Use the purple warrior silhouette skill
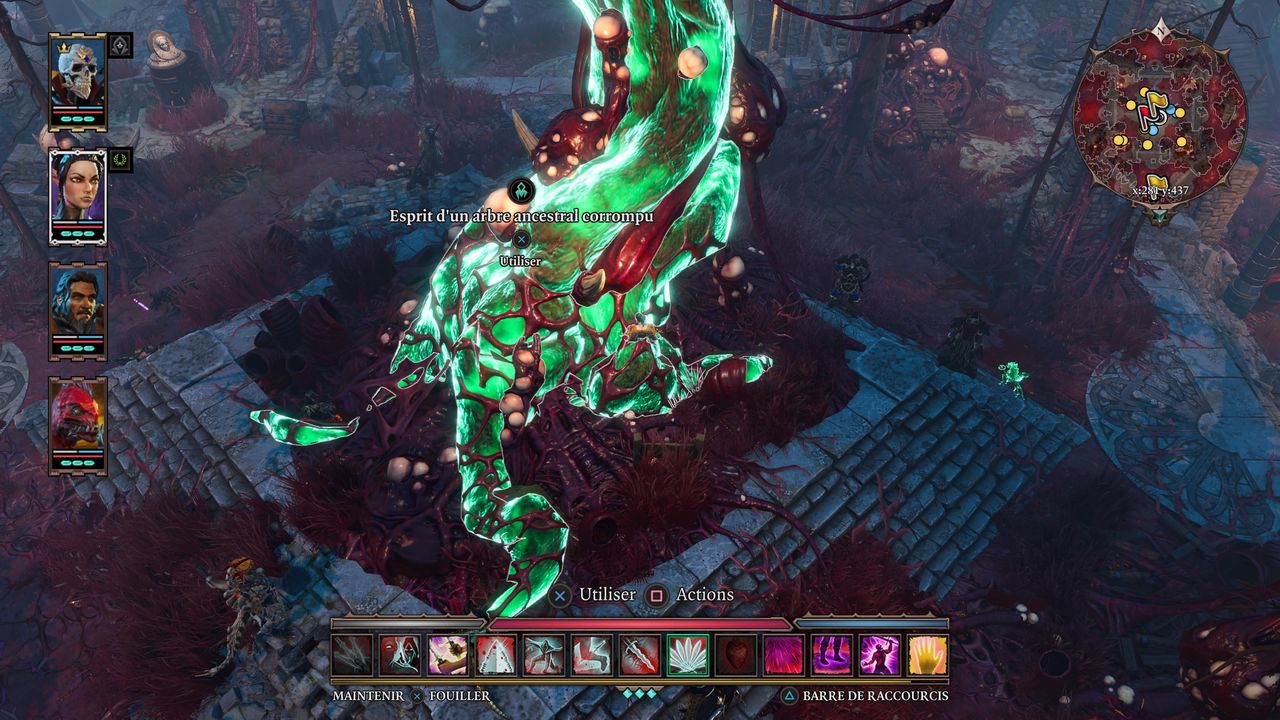 pos(879,655)
